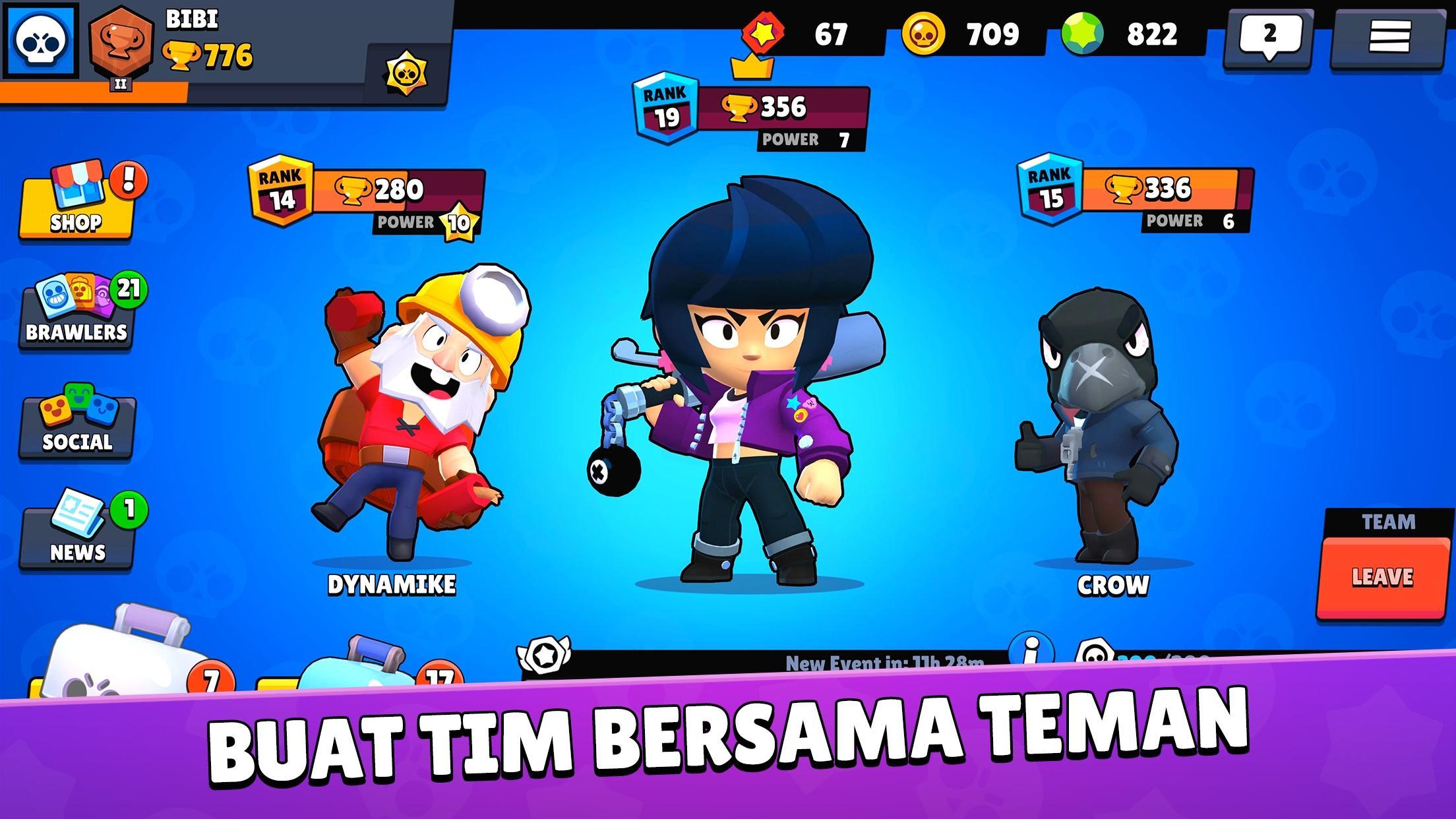The width and height of the screenshot is (1456, 819).
Task: Open the player profile skull icon
Action: [41, 41]
